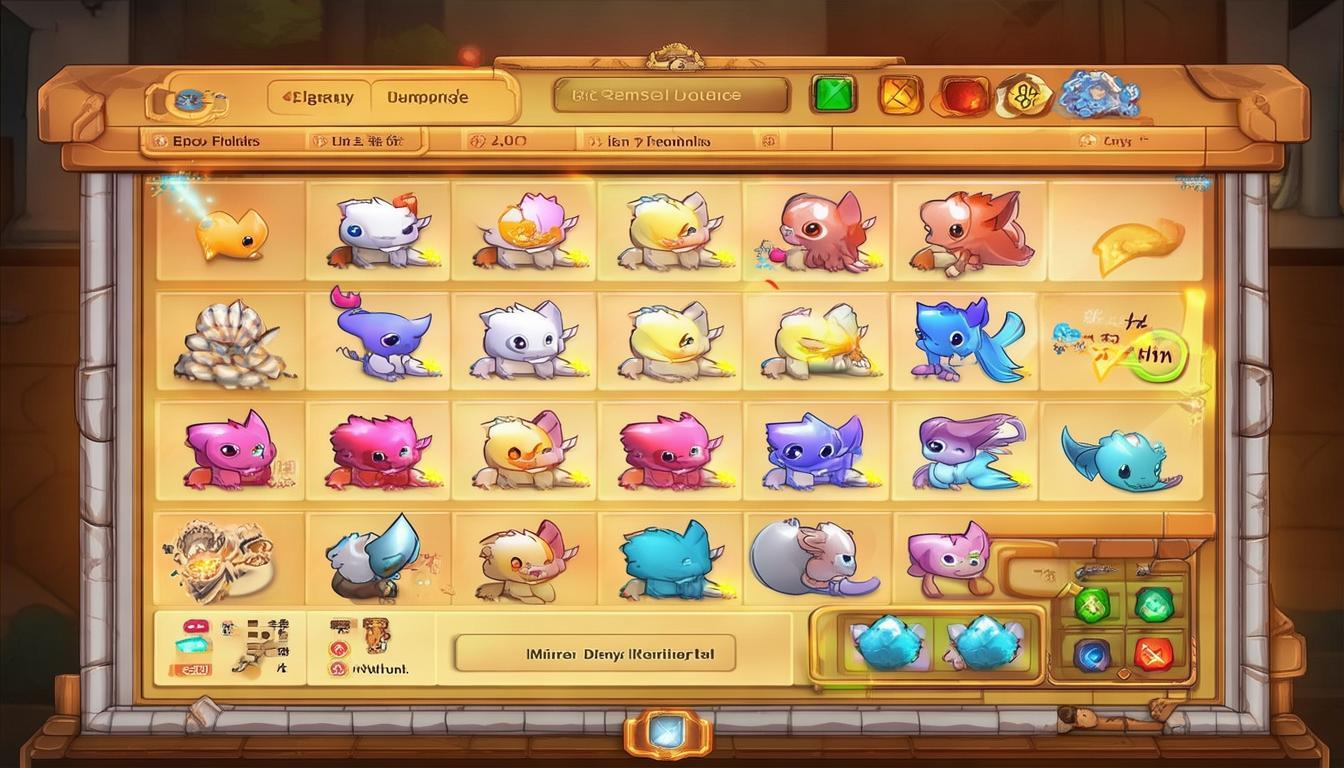Click the blue gem button below the panel

pos(667,735)
